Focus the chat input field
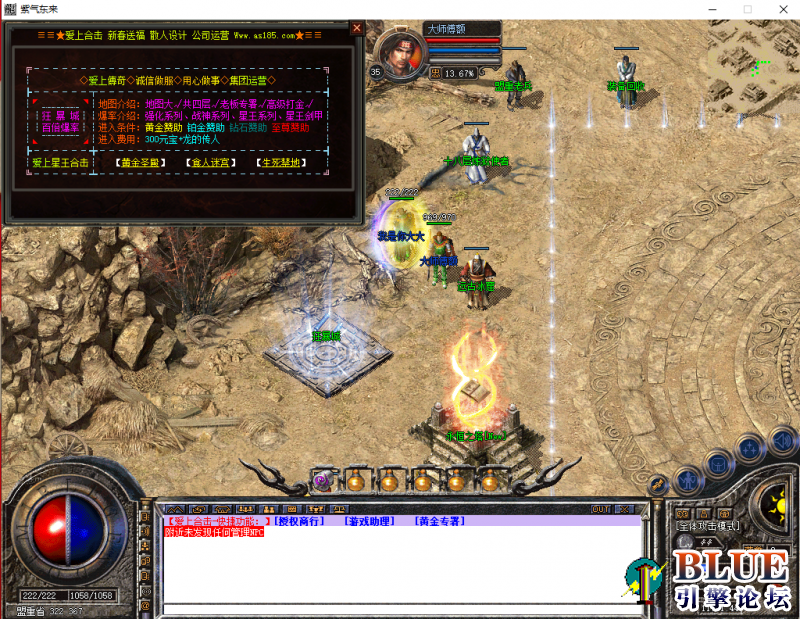800x619 pixels. [400, 608]
